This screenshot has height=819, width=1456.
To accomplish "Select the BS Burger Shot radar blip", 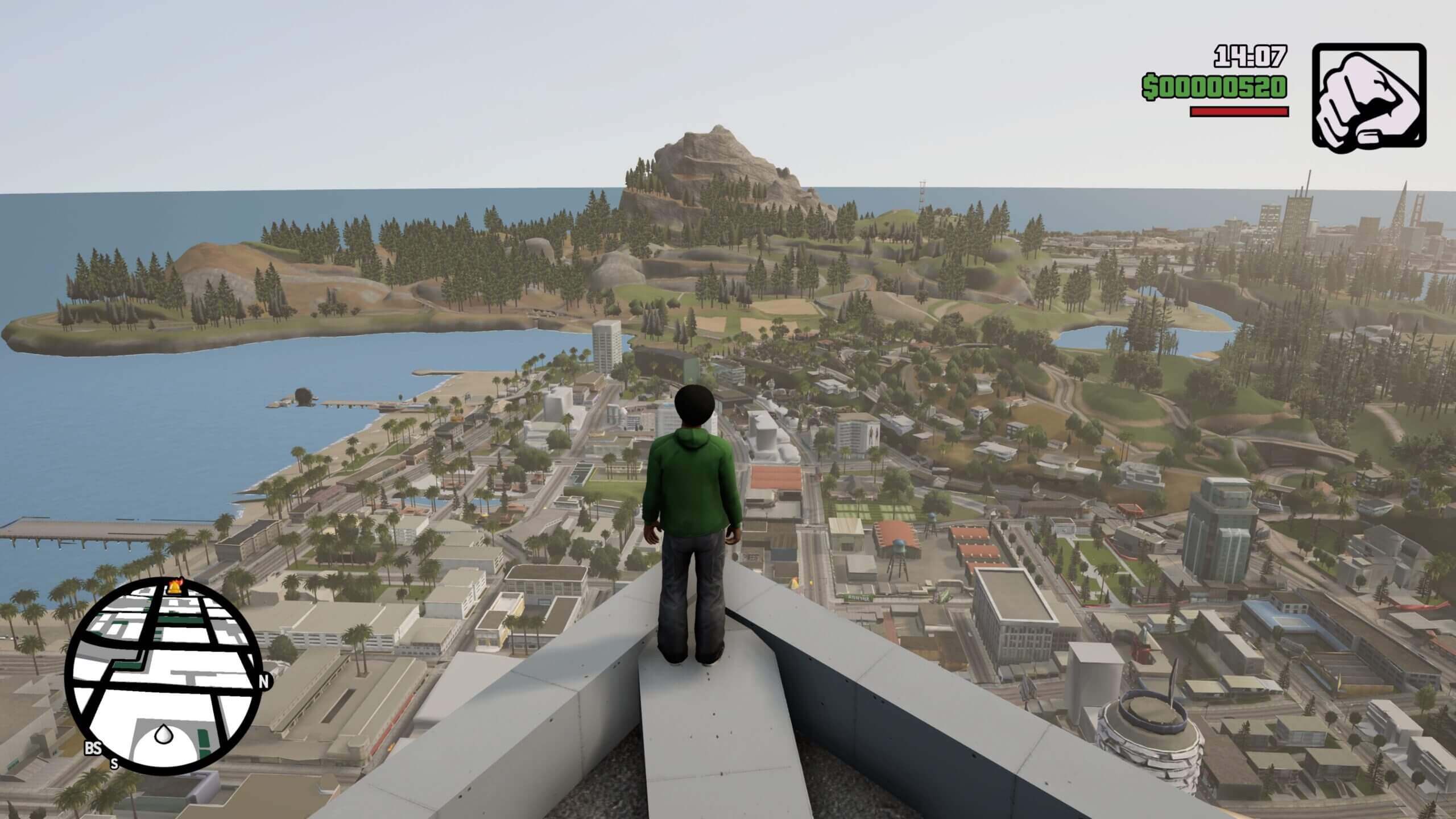I will point(92,748).
